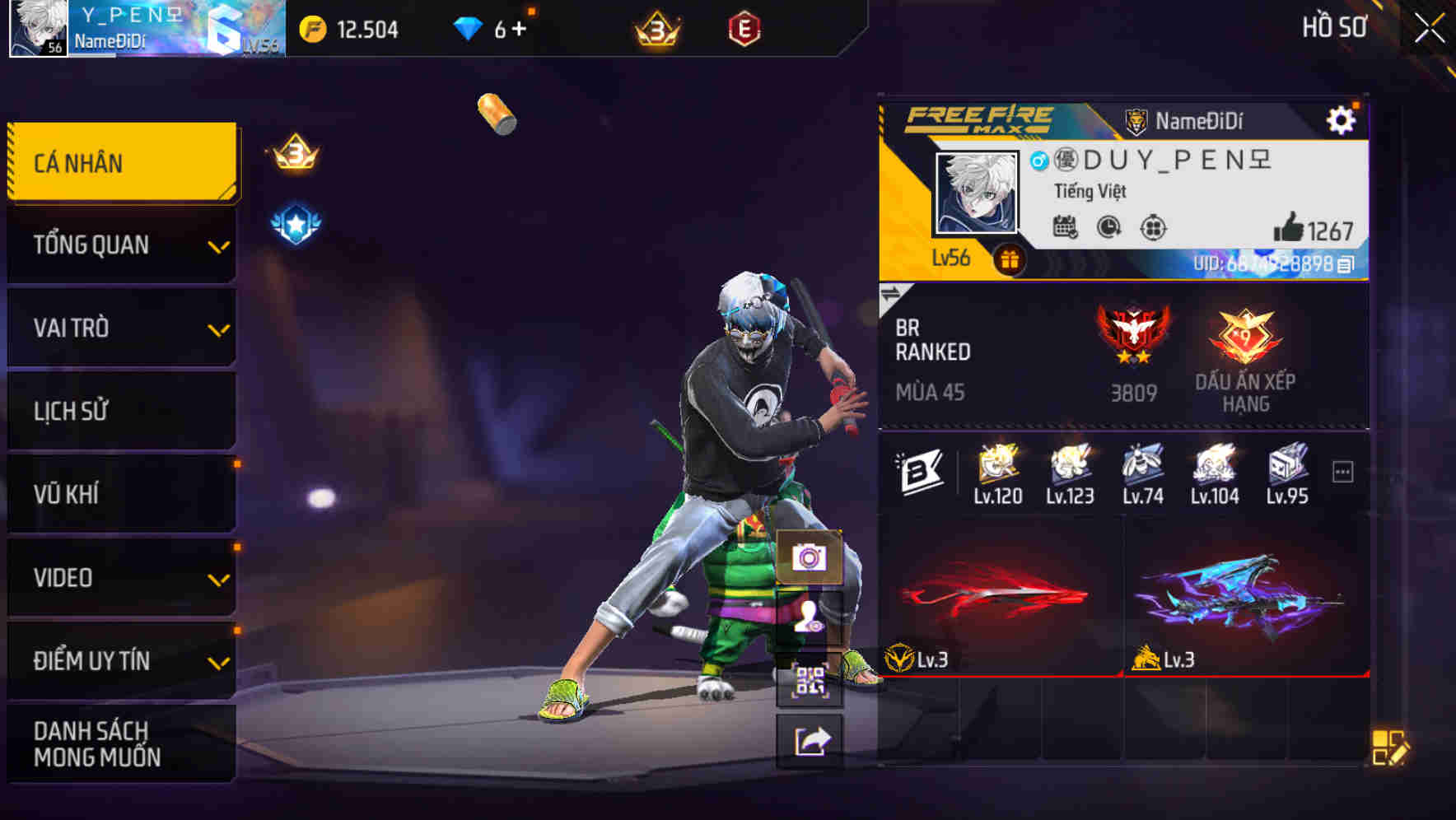This screenshot has height=820, width=1456.
Task: Expand the TỔNG QUAN section
Action: click(x=120, y=245)
